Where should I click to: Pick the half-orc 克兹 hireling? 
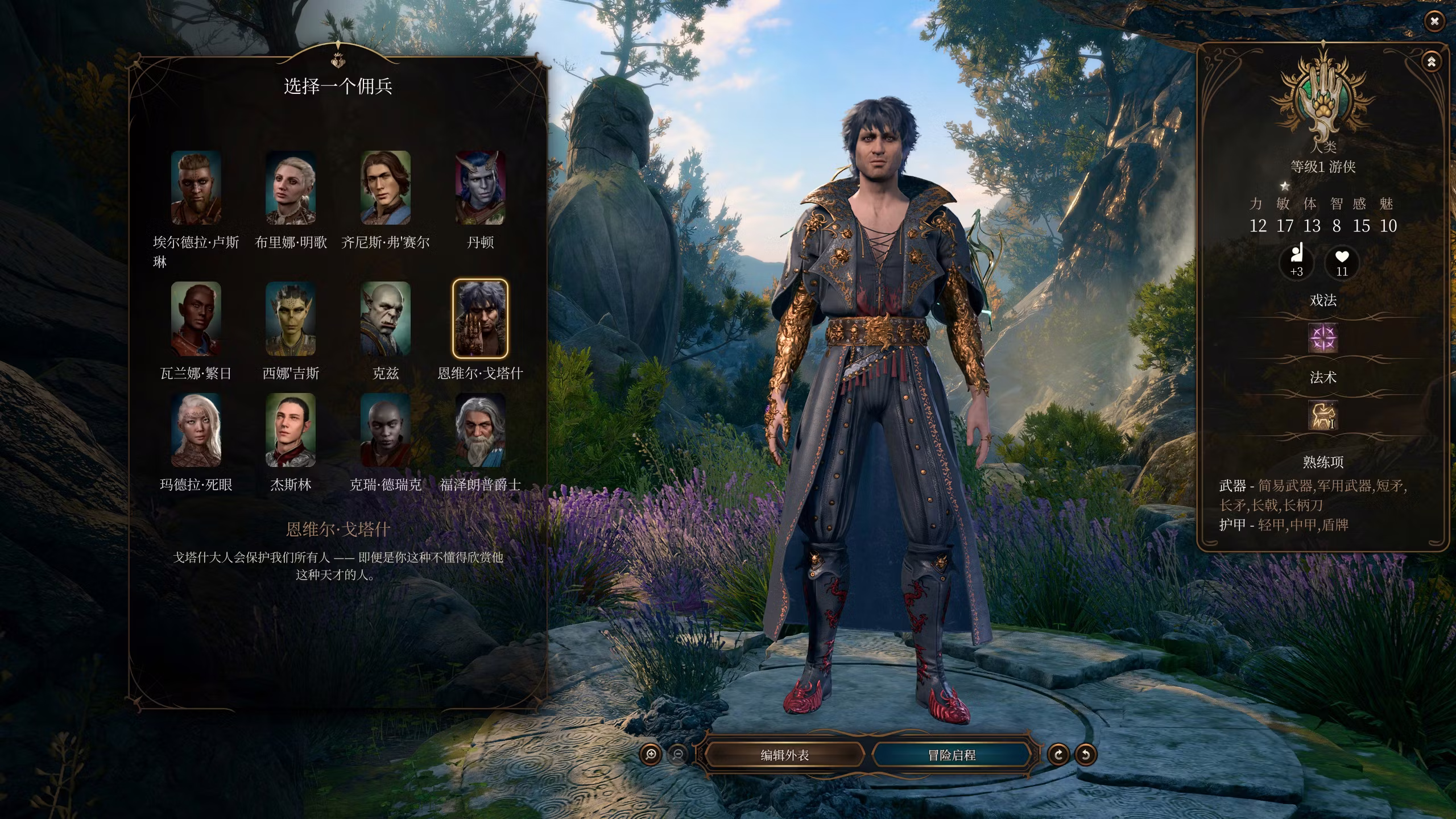[x=385, y=318]
